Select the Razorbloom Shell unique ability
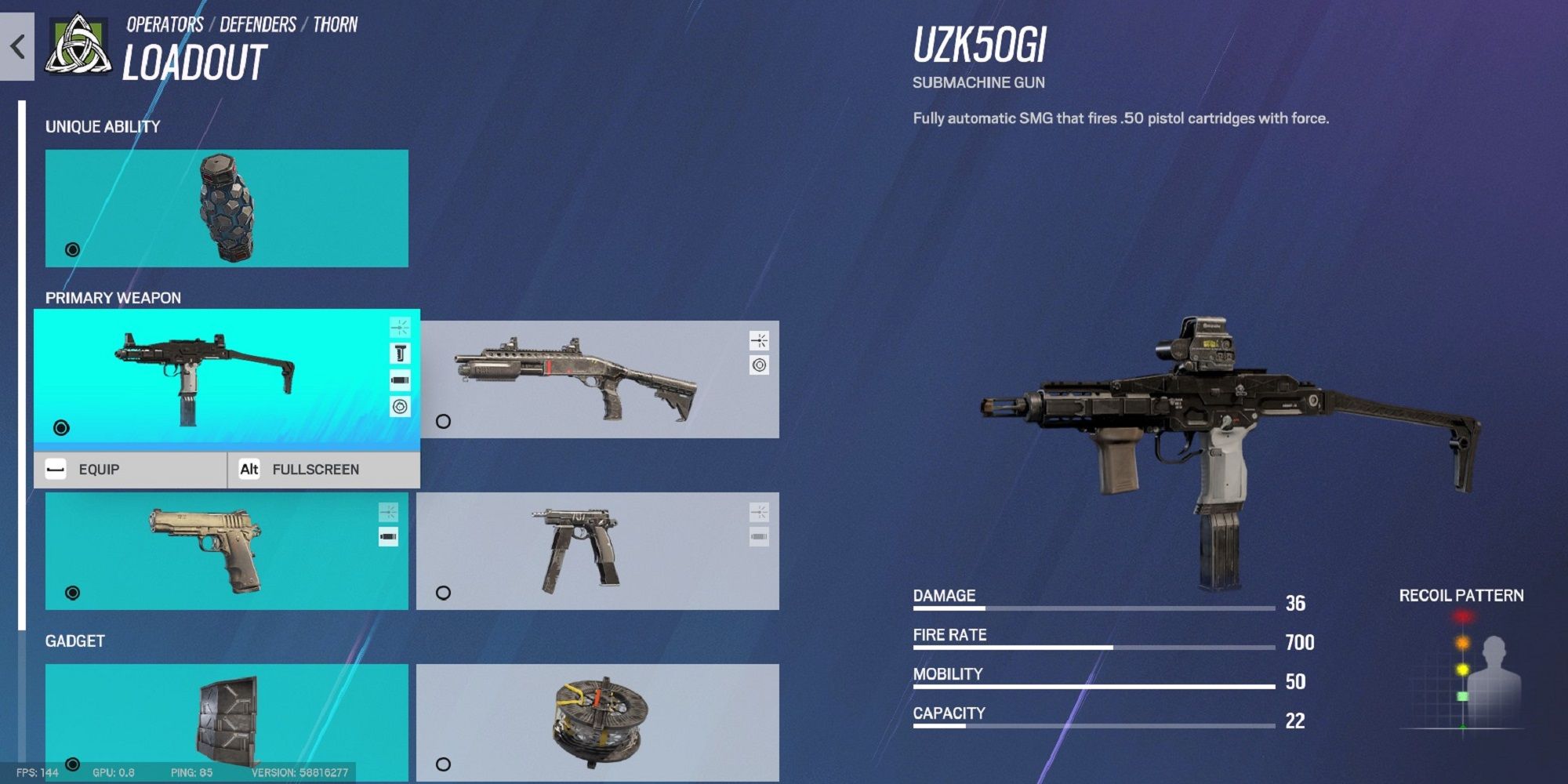Viewport: 1568px width, 784px height. pos(227,205)
